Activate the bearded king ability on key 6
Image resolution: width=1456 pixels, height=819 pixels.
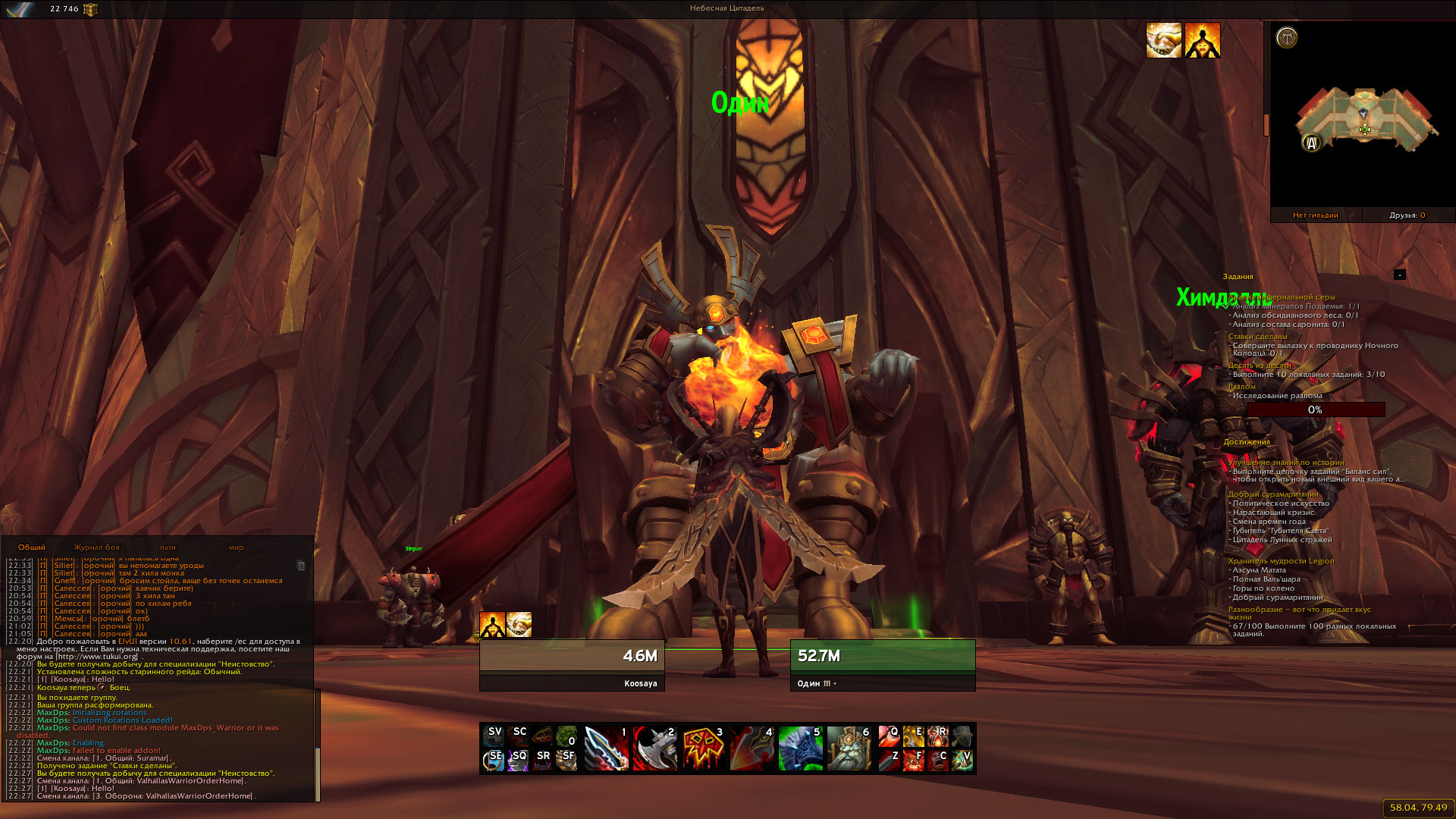coord(849,748)
